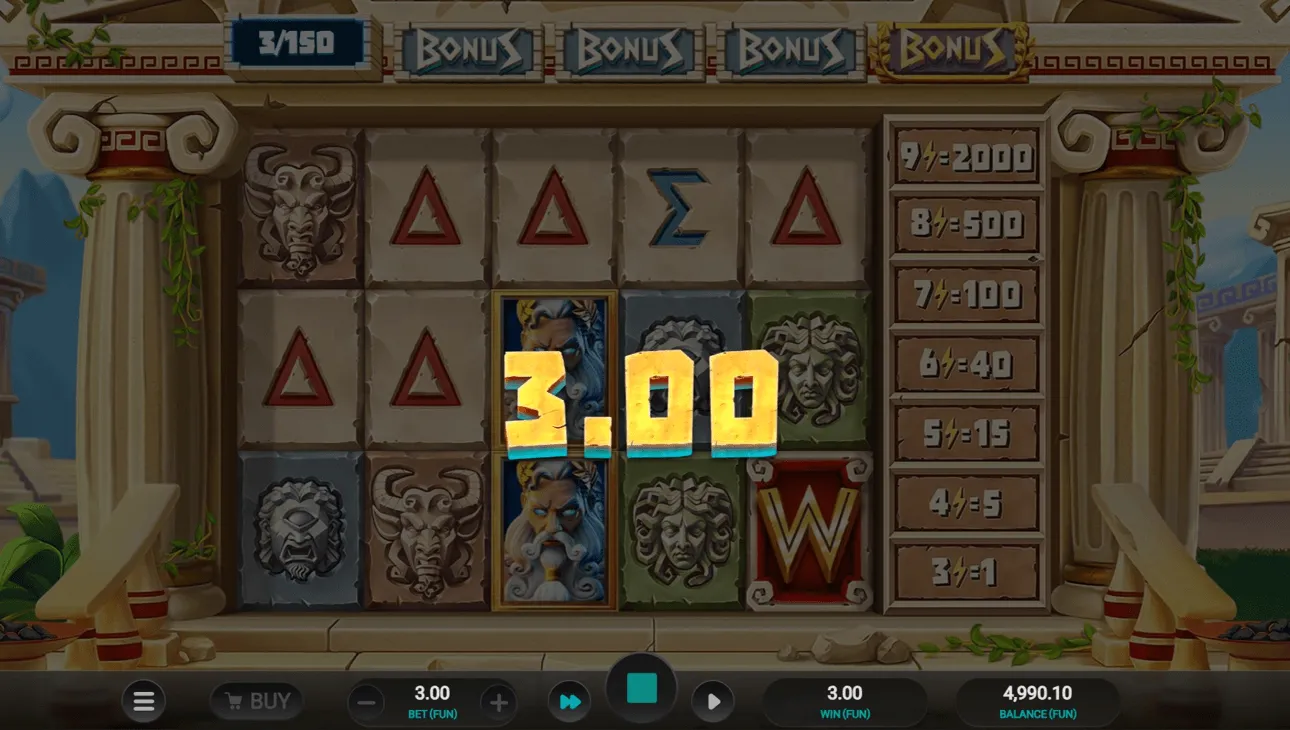Image resolution: width=1290 pixels, height=730 pixels.
Task: Click the 9-lightning 2000 paytable row
Action: point(965,157)
